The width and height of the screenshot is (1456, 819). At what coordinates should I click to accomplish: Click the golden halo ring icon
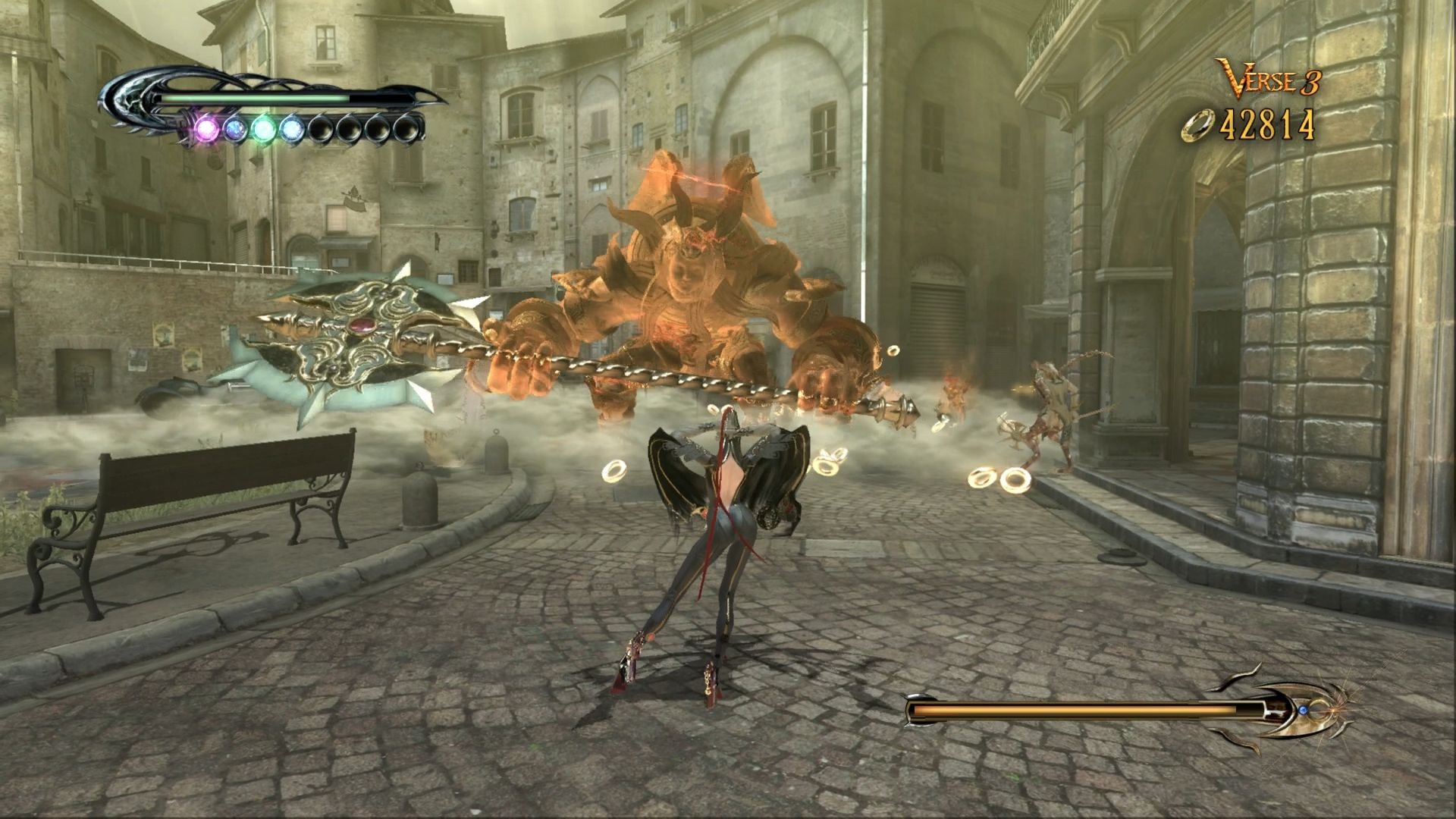(1200, 126)
